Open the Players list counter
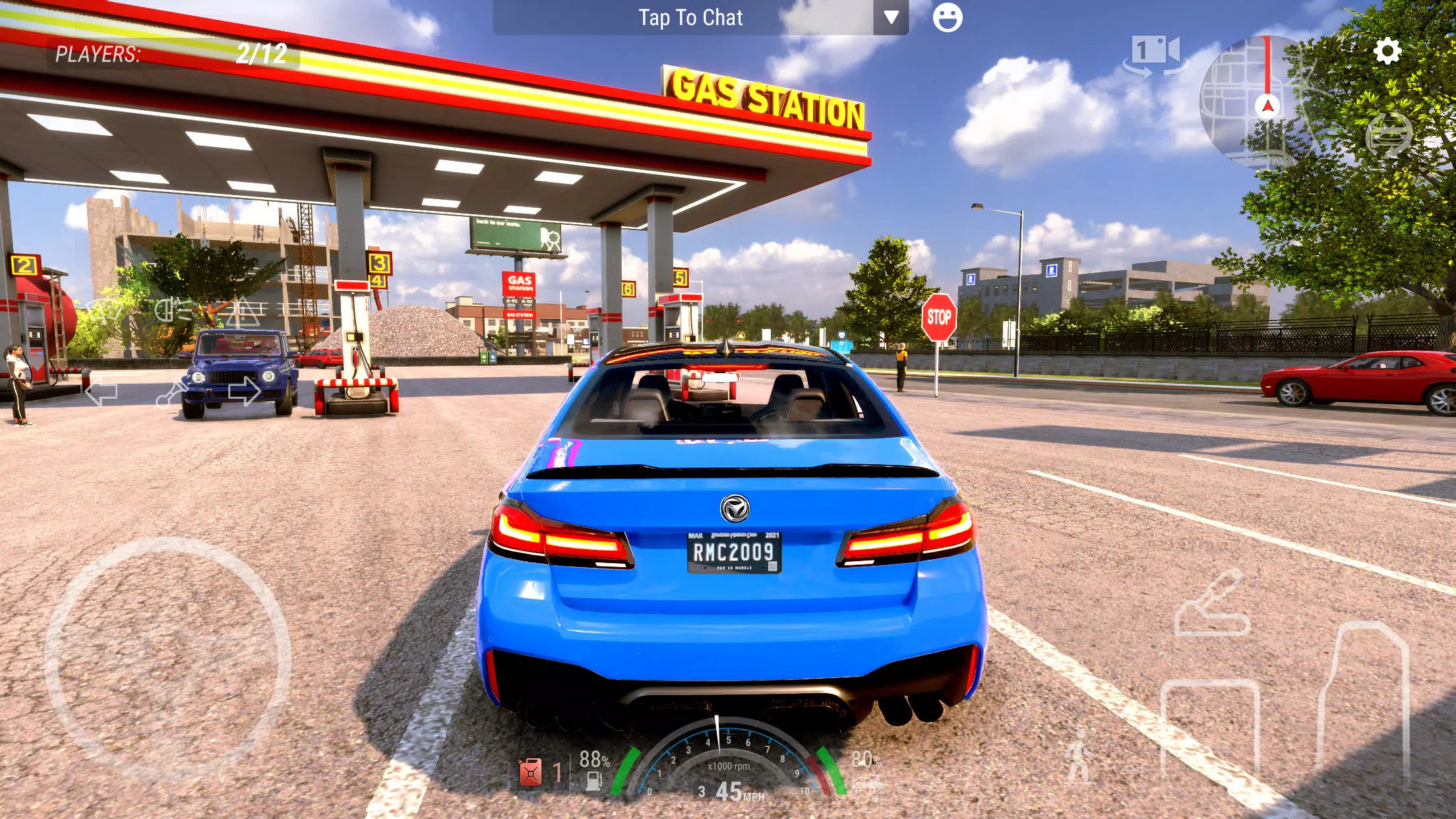Image resolution: width=1456 pixels, height=819 pixels. [171, 54]
